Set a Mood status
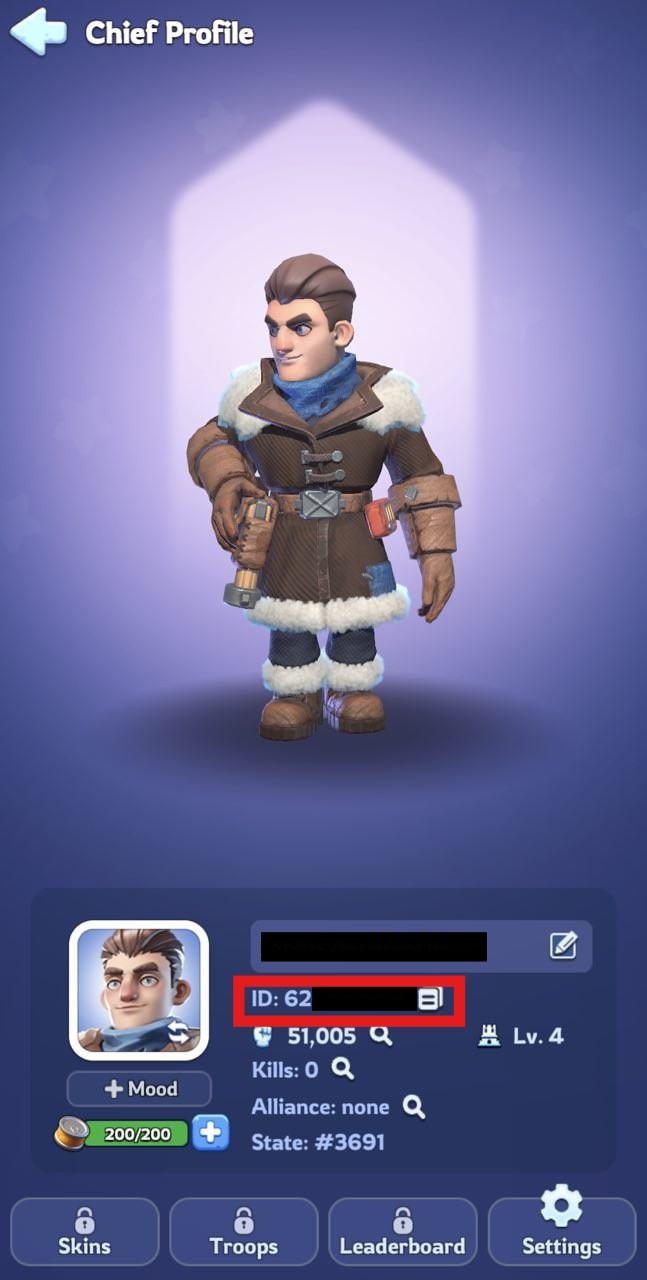 (139, 1089)
